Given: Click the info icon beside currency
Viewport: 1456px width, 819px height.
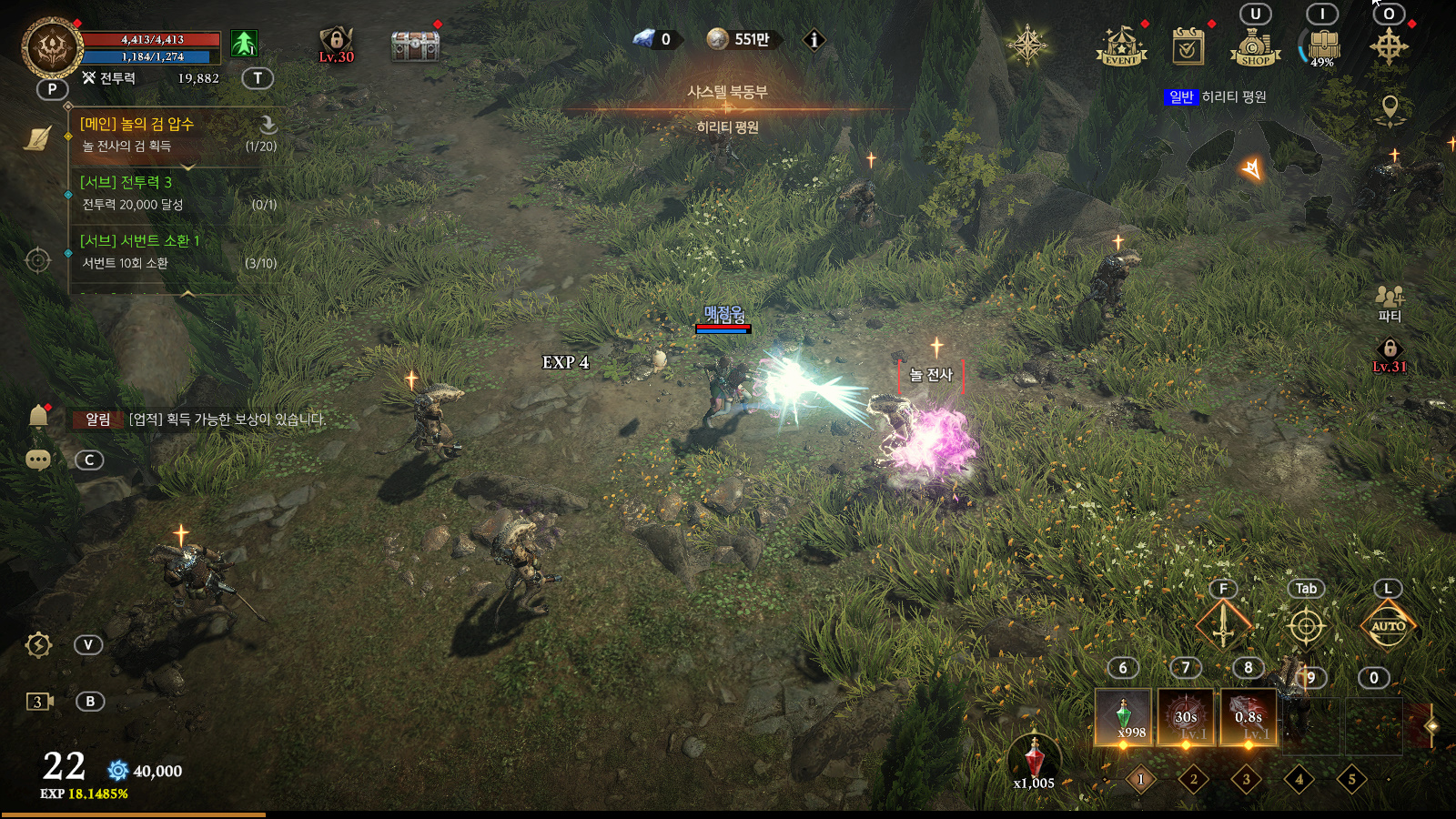Looking at the screenshot, I should pos(814,39).
